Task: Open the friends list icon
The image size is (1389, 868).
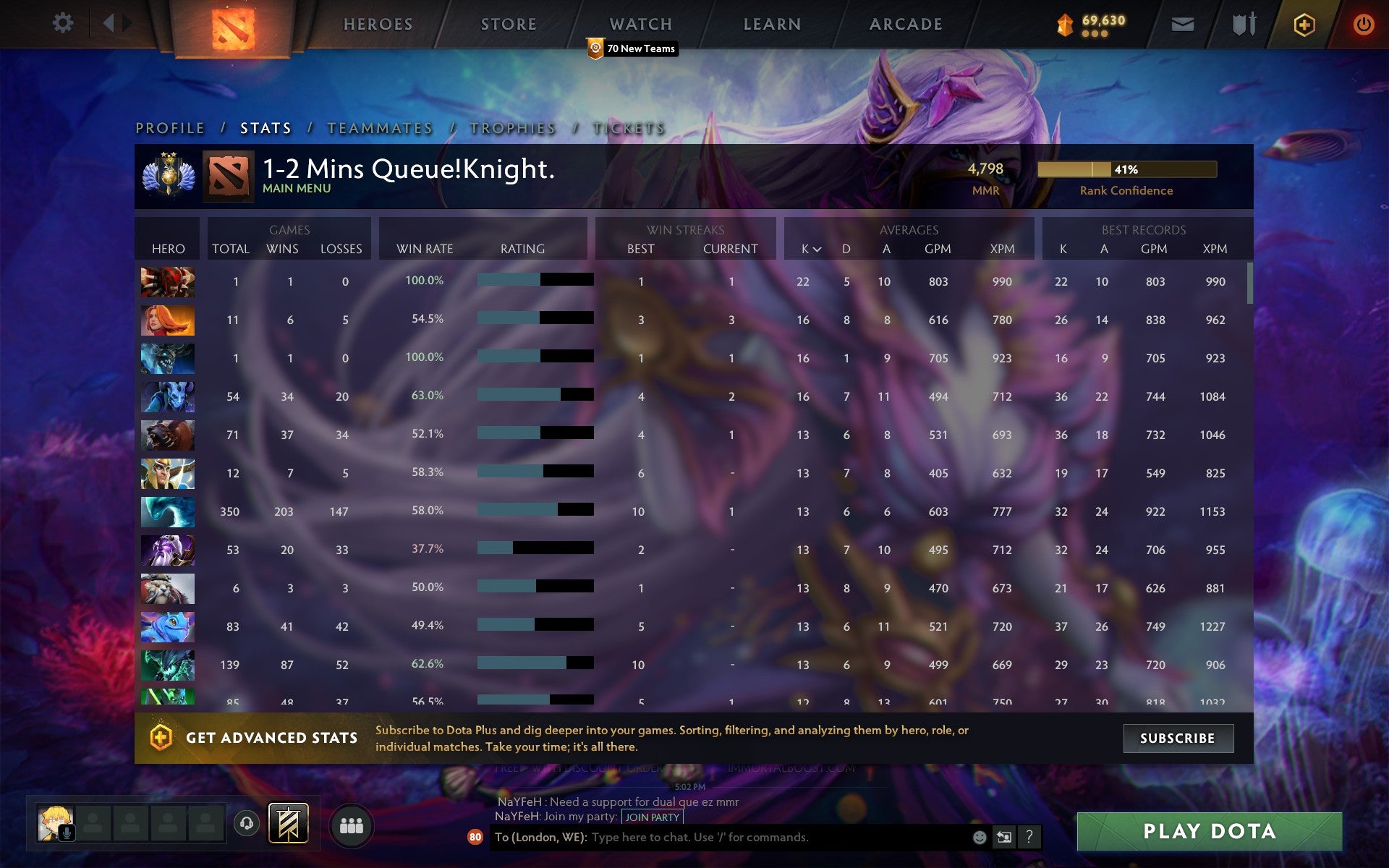Action: point(351,824)
